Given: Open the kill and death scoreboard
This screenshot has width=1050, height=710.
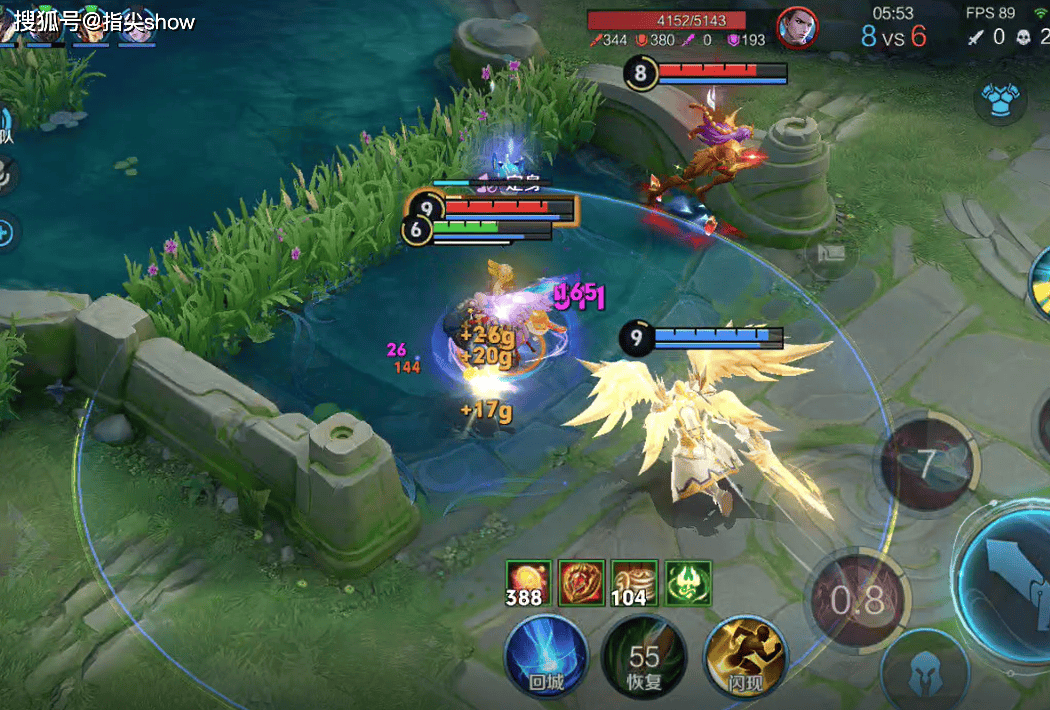Looking at the screenshot, I should (x=1005, y=37).
